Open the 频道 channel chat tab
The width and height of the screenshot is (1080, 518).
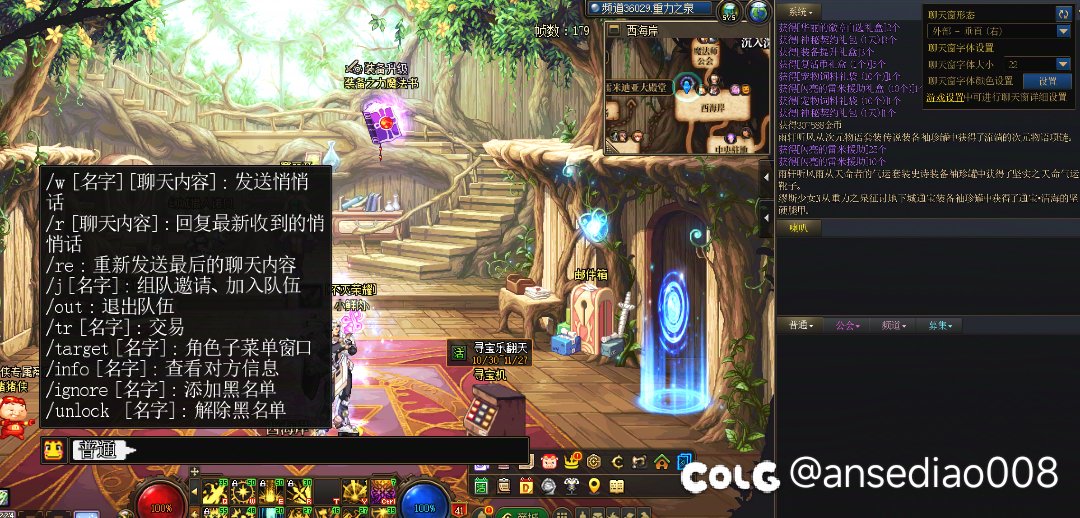point(893,325)
